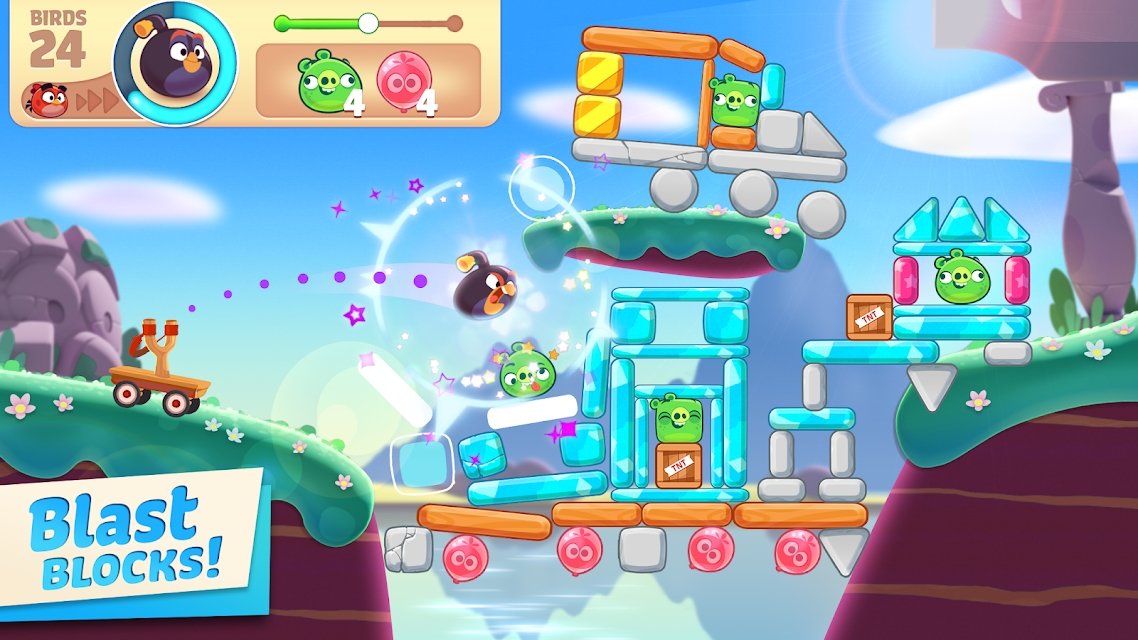Tap the Bomb bird portrait
Viewport: 1138px width, 640px height.
pos(175,62)
